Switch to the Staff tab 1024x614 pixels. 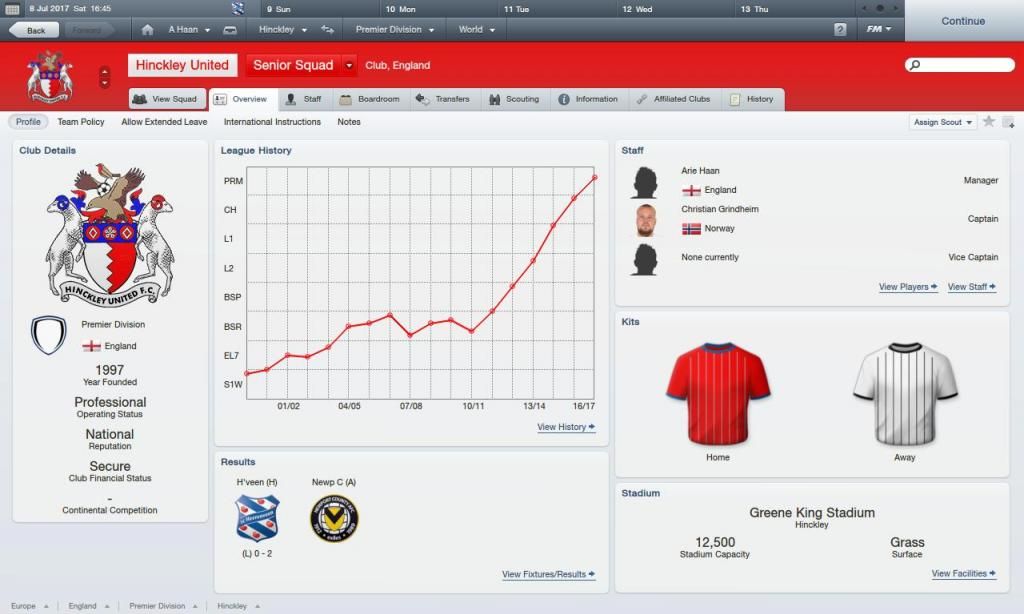pos(304,99)
